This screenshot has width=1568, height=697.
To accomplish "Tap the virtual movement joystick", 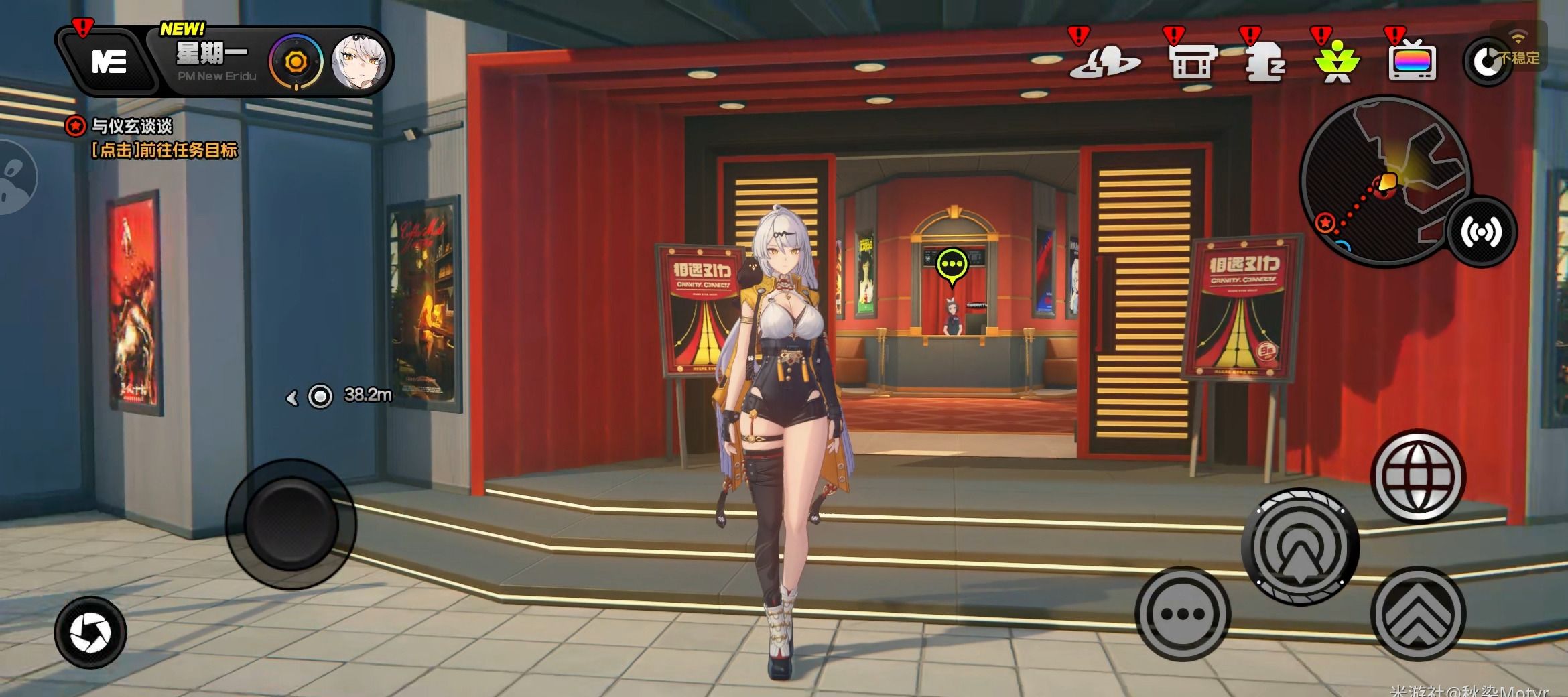I will point(291,523).
